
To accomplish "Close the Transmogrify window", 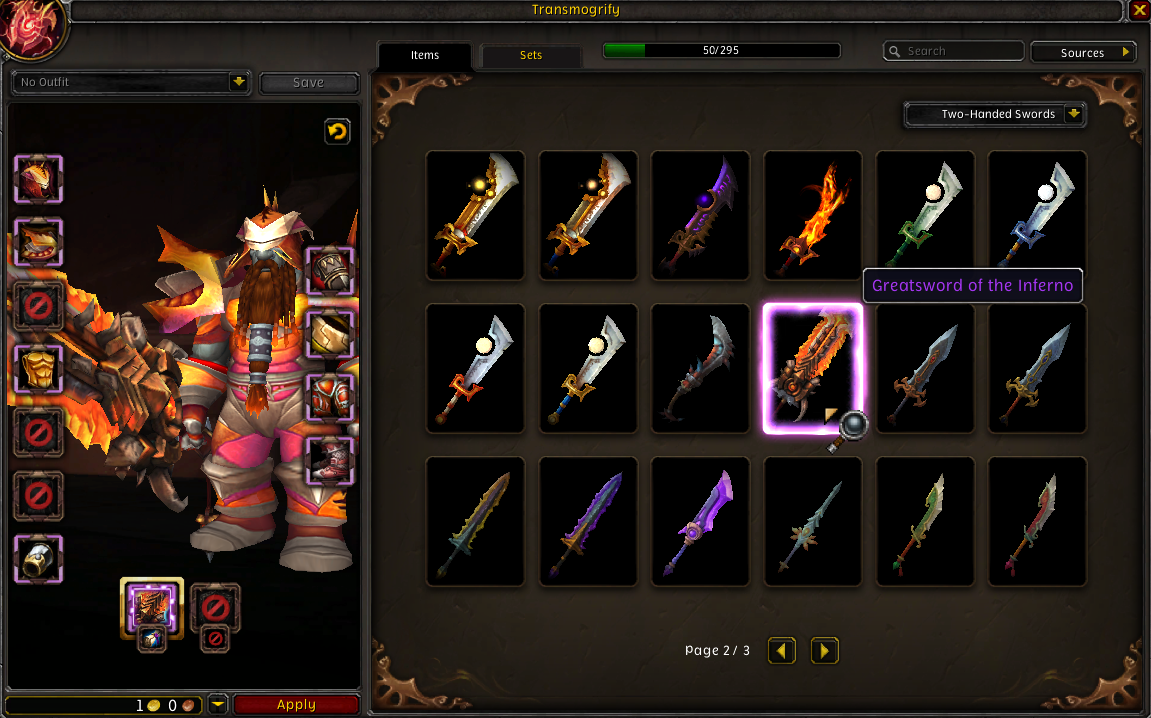I will click(x=1140, y=10).
